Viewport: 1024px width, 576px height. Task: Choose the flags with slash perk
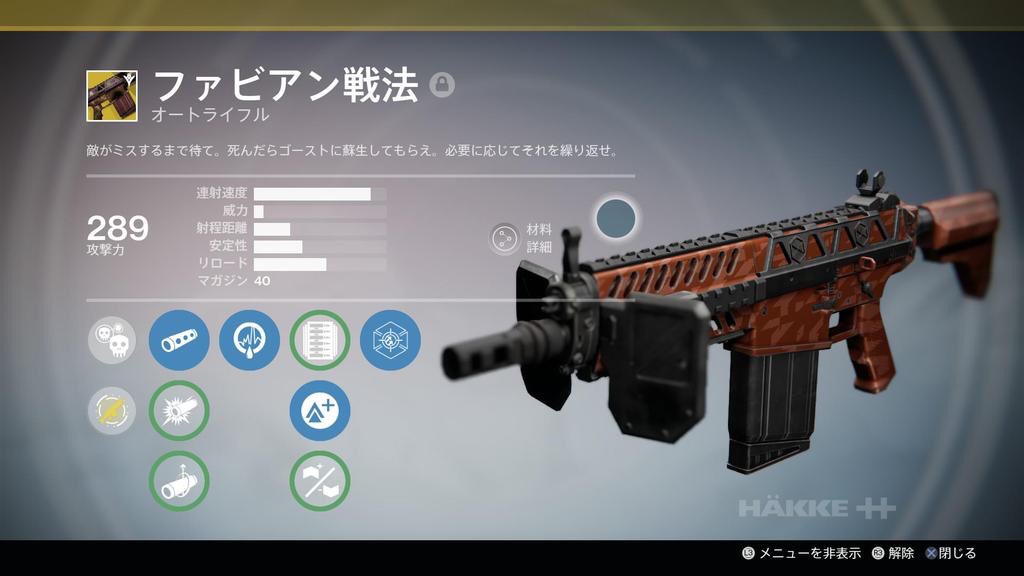pos(320,481)
